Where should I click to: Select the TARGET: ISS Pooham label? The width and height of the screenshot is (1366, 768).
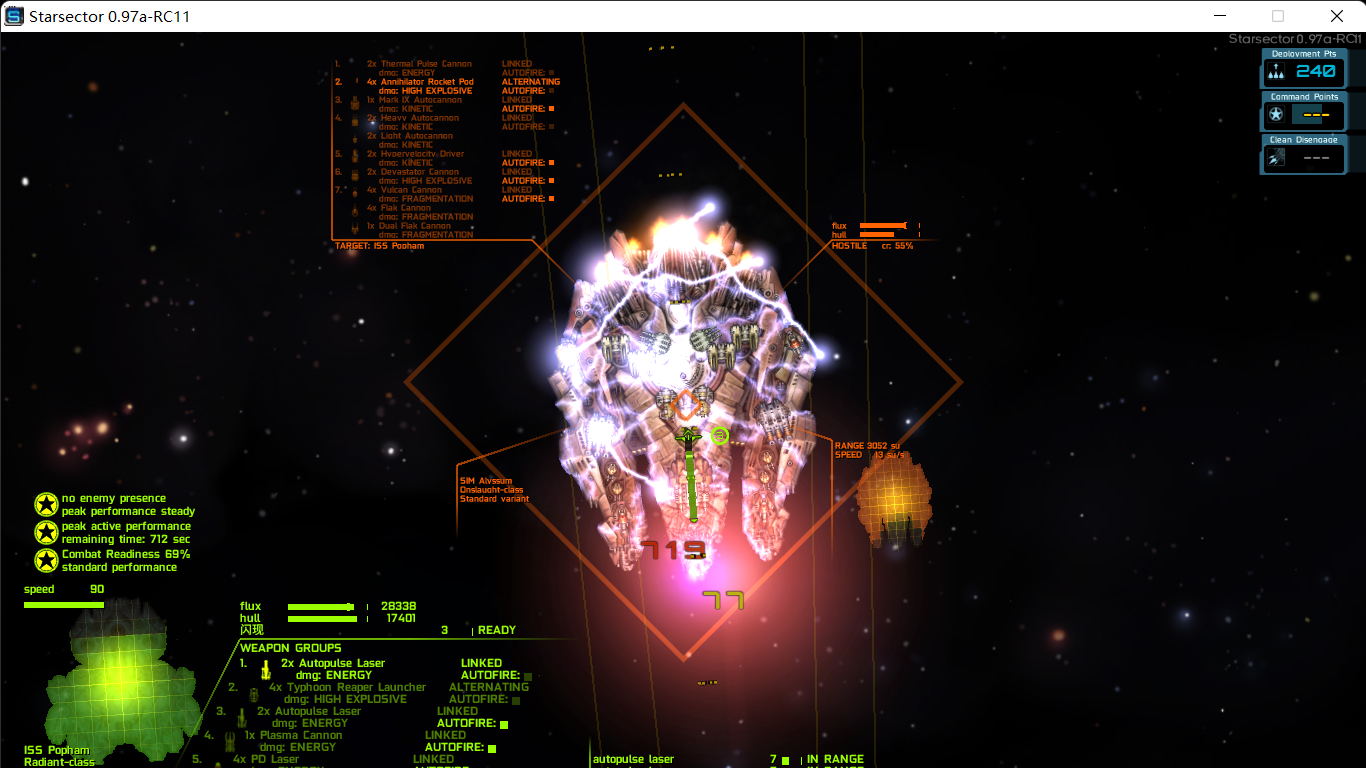[378, 245]
